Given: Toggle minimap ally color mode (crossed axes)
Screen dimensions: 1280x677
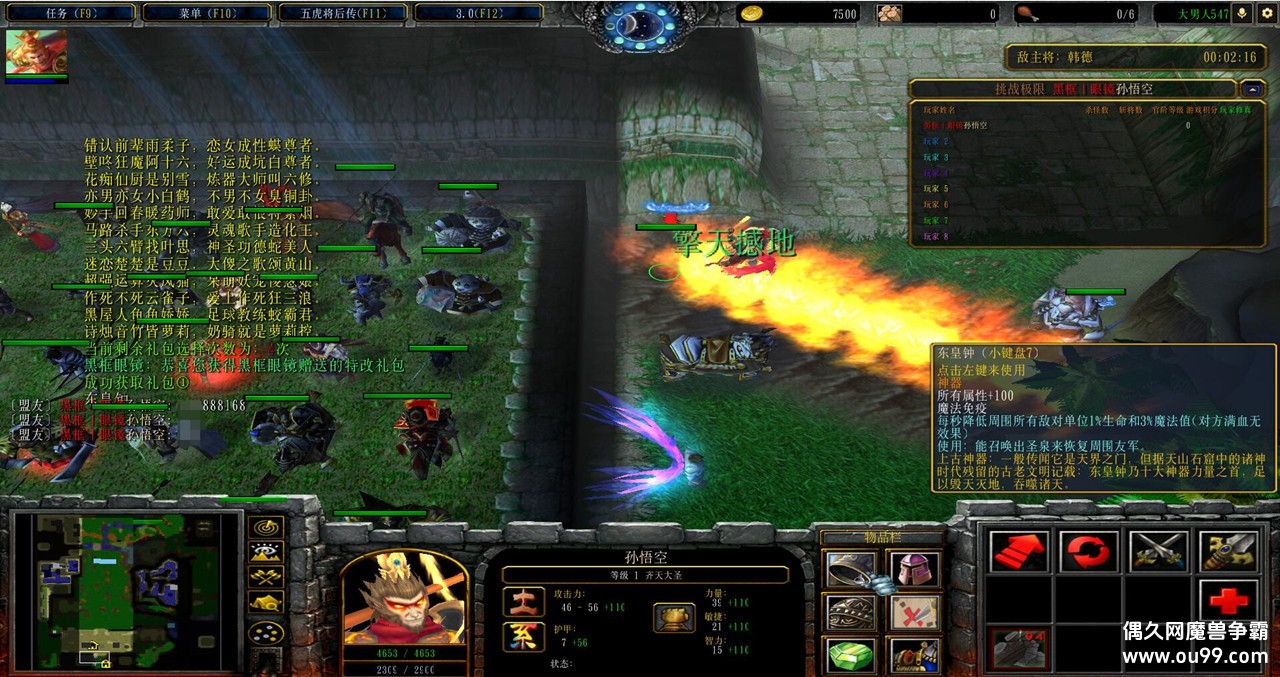Looking at the screenshot, I should tap(266, 577).
